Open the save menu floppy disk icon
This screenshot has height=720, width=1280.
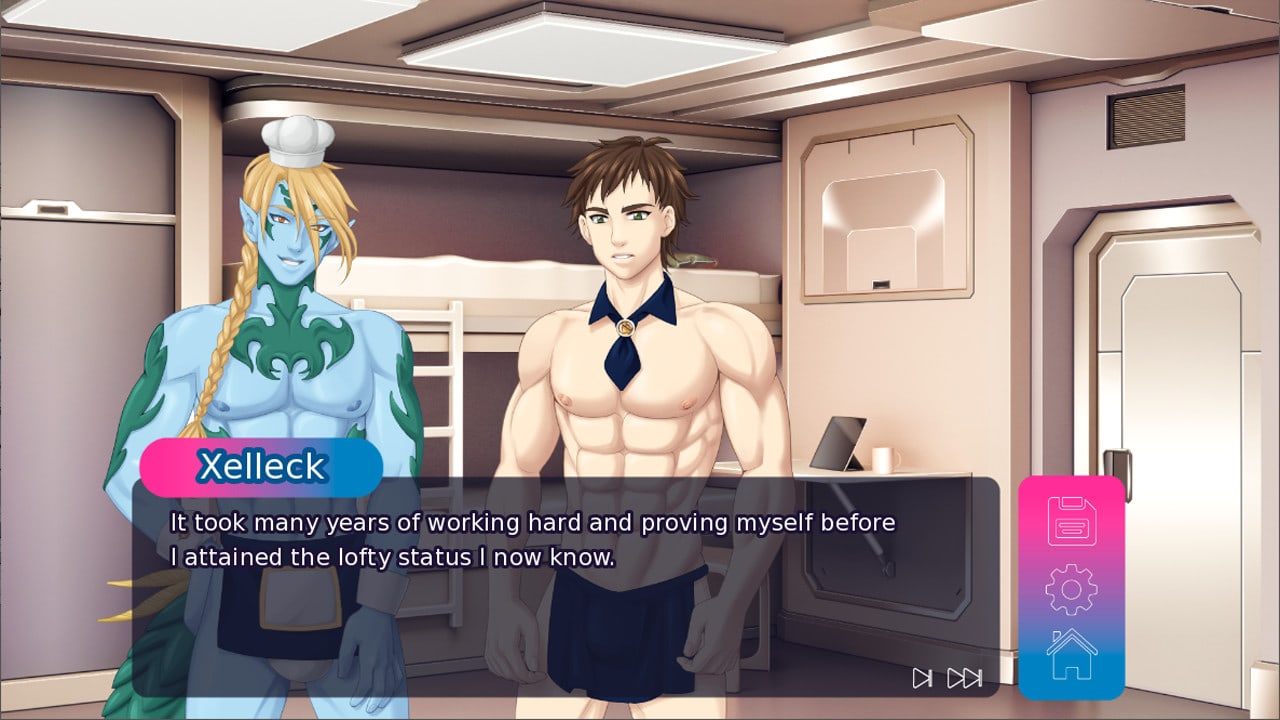1071,521
